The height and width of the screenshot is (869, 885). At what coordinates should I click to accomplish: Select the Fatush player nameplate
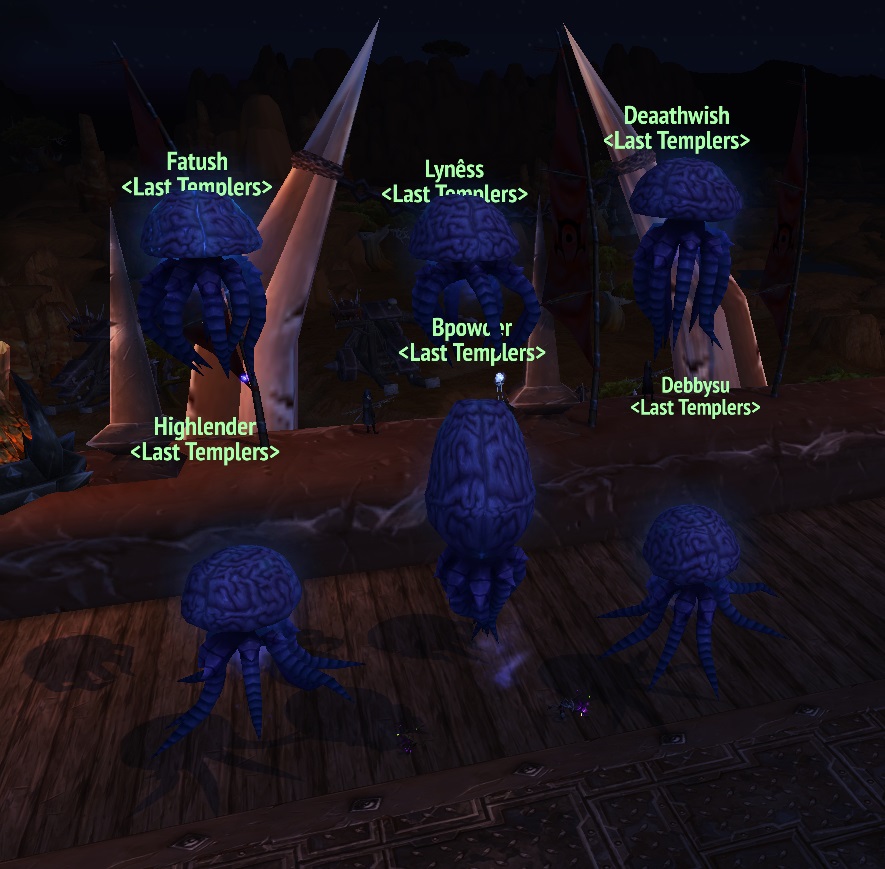coord(197,162)
